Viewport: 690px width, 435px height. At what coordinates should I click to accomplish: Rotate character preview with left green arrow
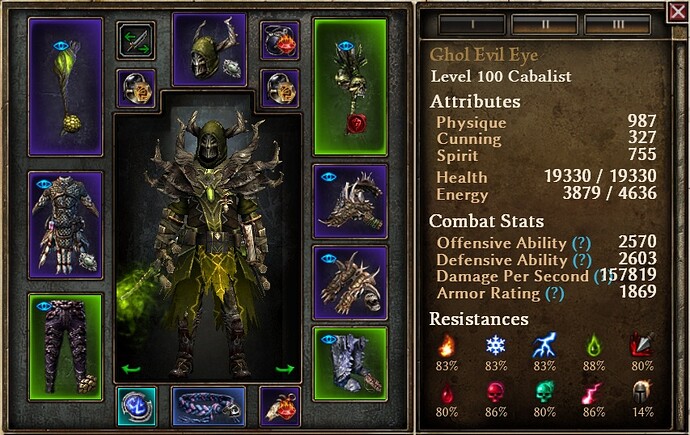click(x=131, y=369)
